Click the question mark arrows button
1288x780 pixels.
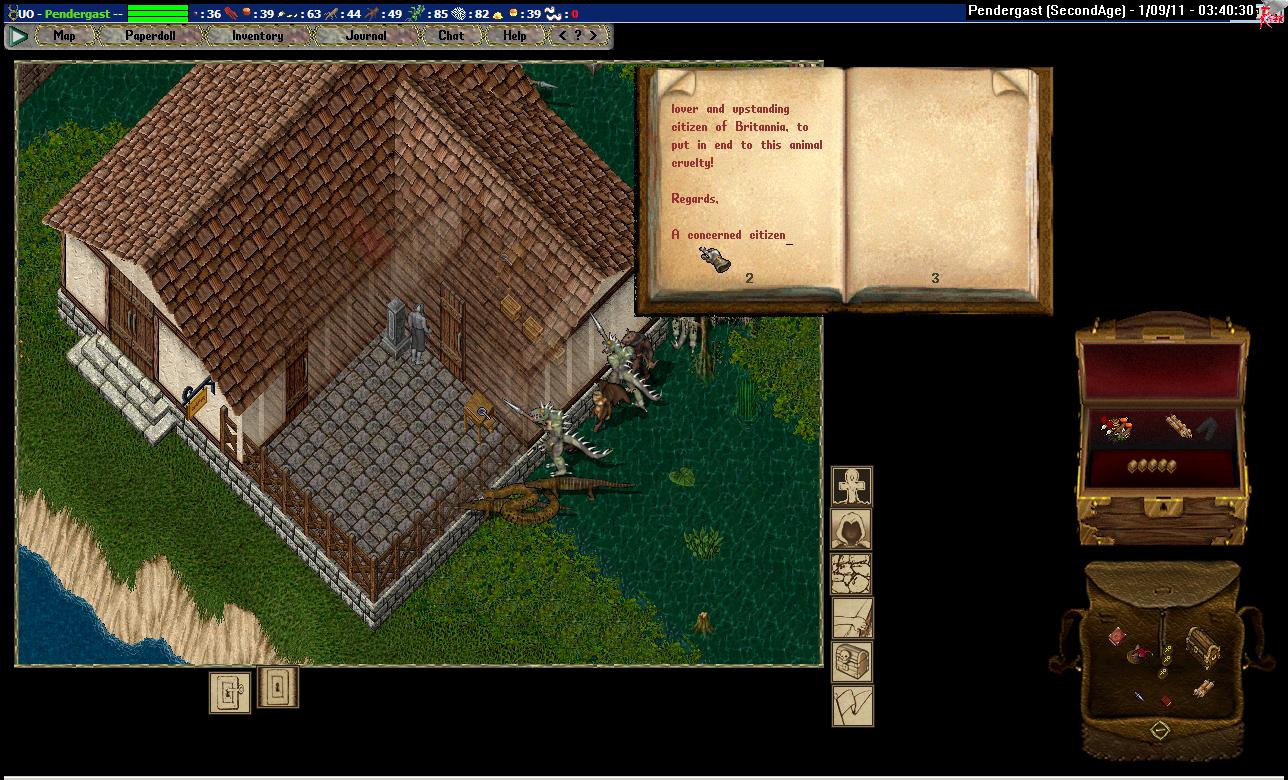tap(579, 36)
